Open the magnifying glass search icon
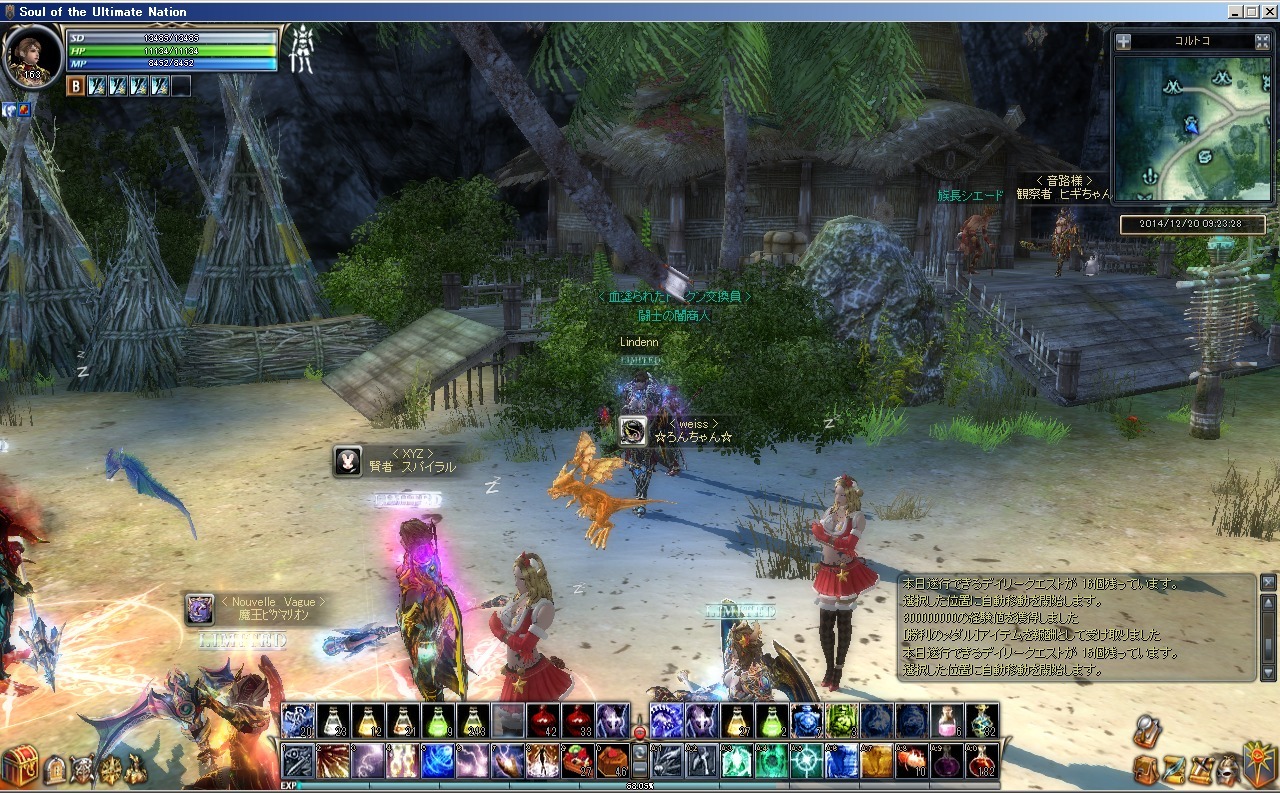1280x793 pixels. pos(1147,733)
